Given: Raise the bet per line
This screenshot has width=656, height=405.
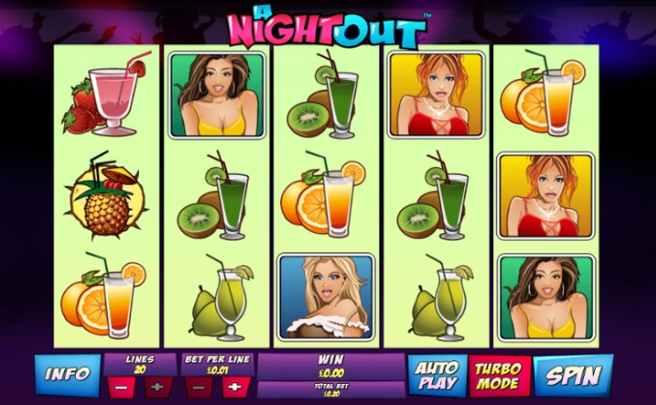Looking at the screenshot, I should coord(235,386).
